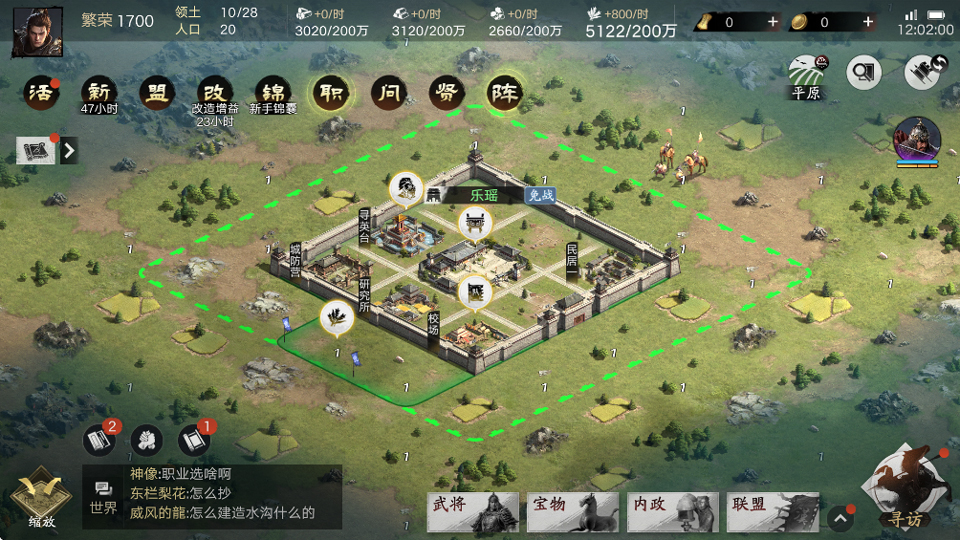Open the 平原 plains terrain icon
Viewport: 960px width, 540px height.
(x=805, y=74)
